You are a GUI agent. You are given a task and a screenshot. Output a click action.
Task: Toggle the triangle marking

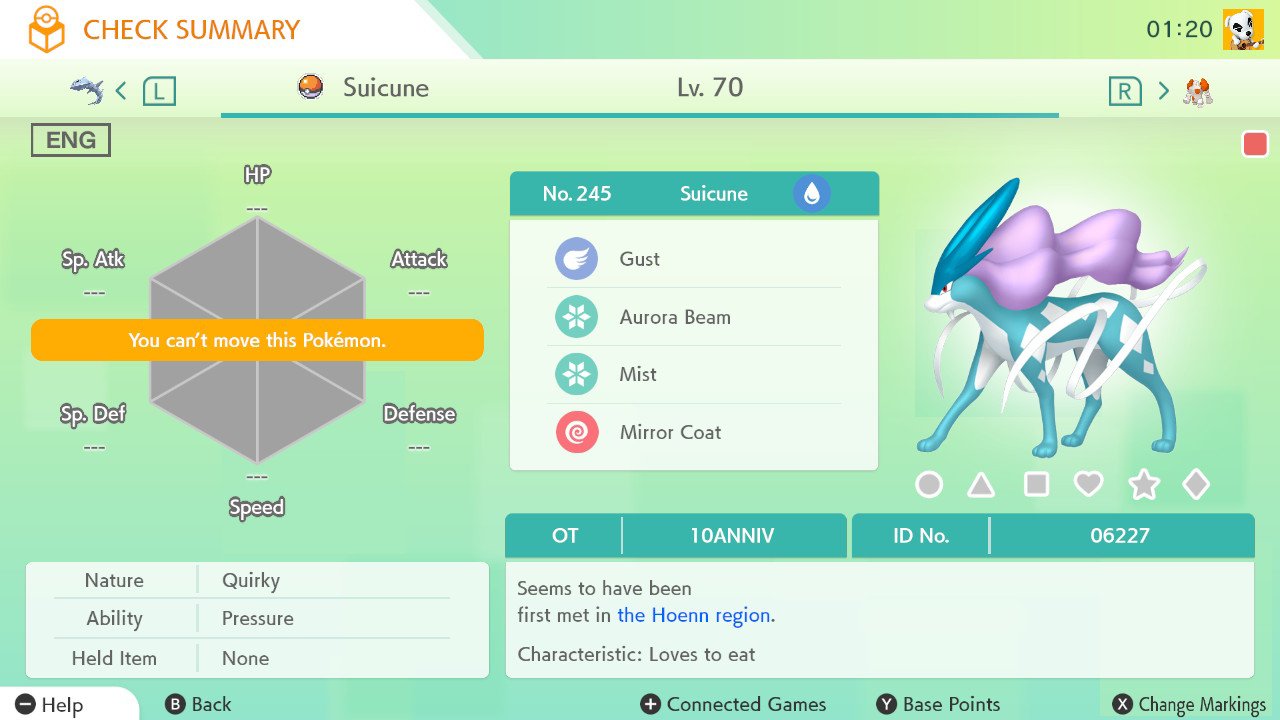tap(981, 486)
